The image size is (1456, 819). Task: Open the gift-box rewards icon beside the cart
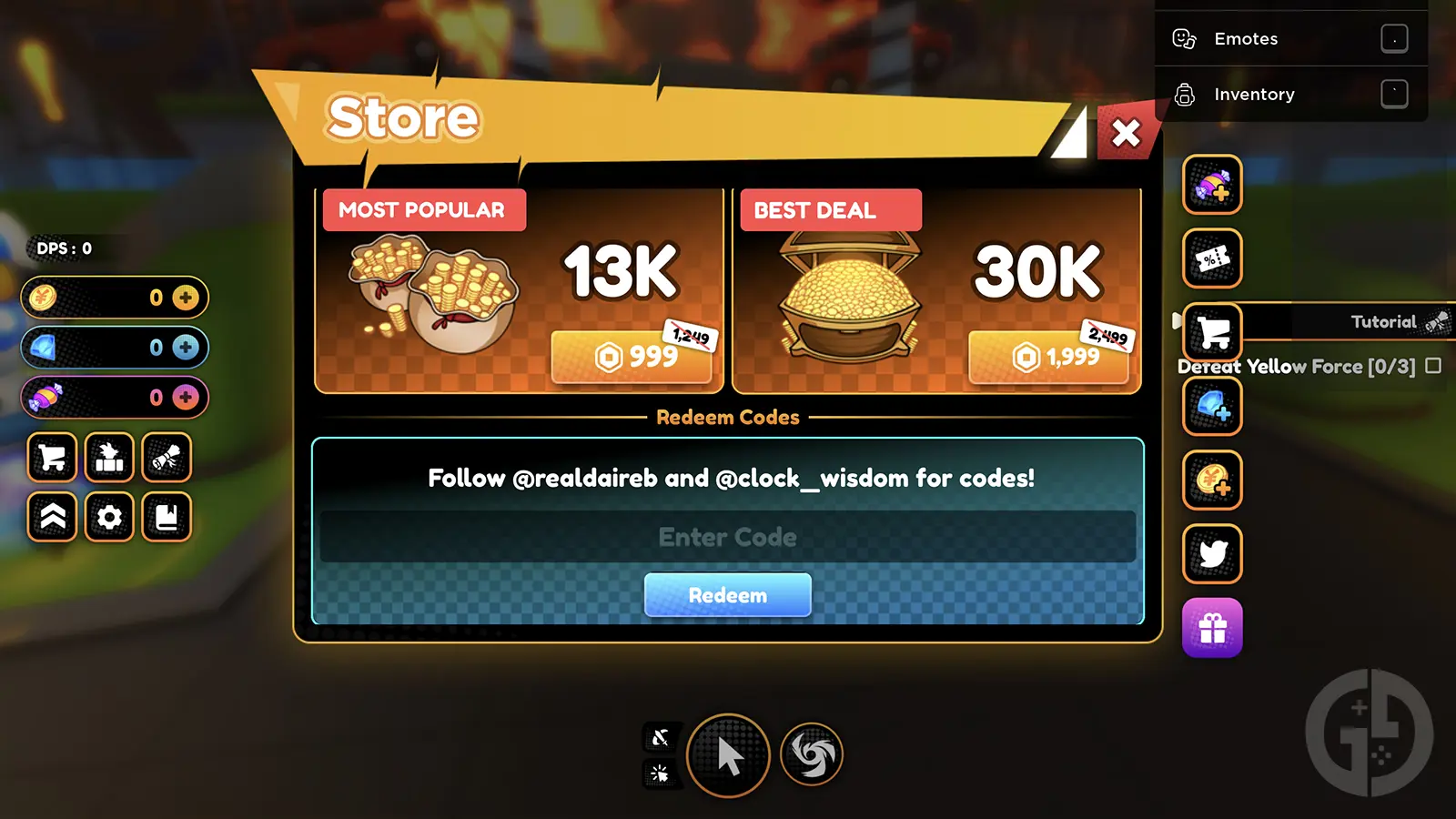click(x=108, y=458)
